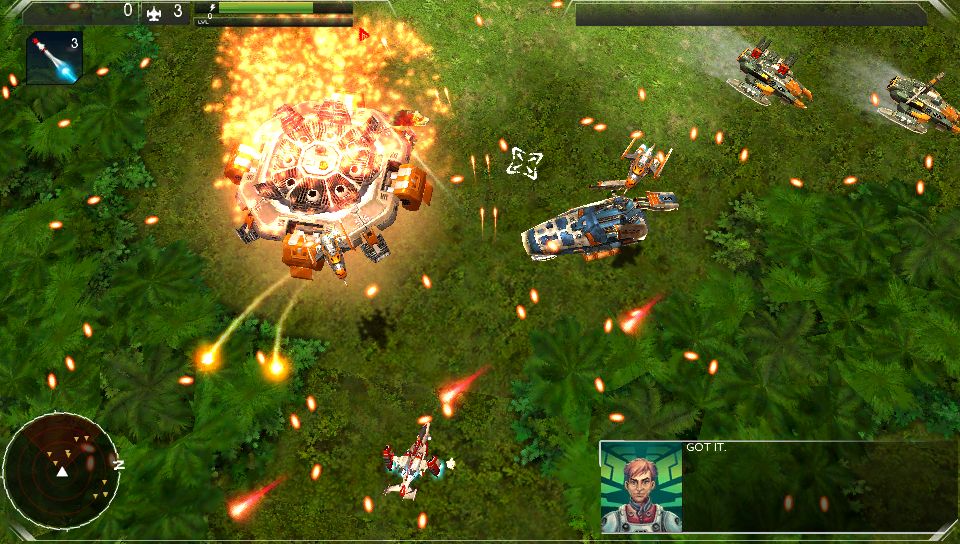Click the circular radar minimap
960x544 pixels.
(61, 469)
